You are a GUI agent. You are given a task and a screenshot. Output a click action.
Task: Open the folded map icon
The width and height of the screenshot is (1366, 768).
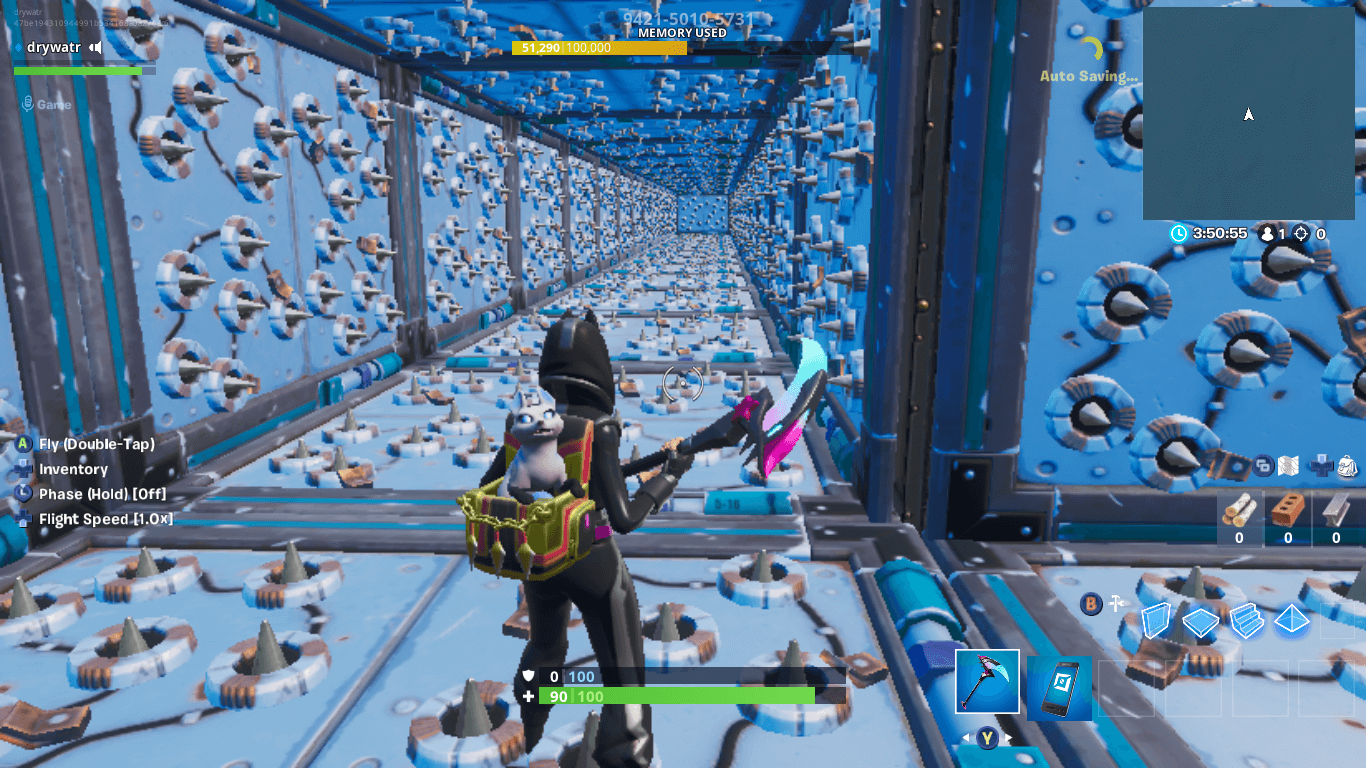pos(1289,466)
